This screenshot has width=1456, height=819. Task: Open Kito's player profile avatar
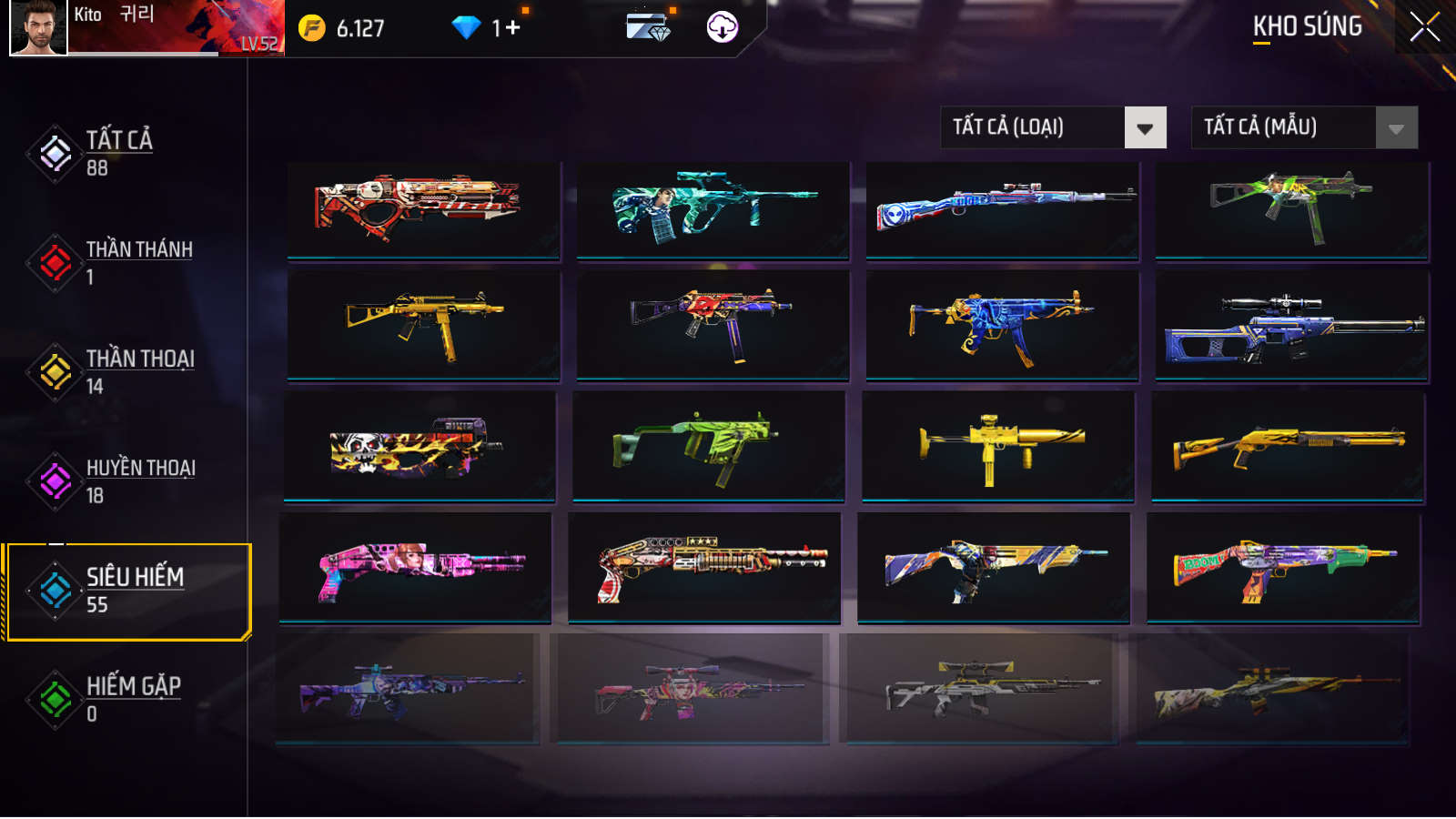pos(38,27)
